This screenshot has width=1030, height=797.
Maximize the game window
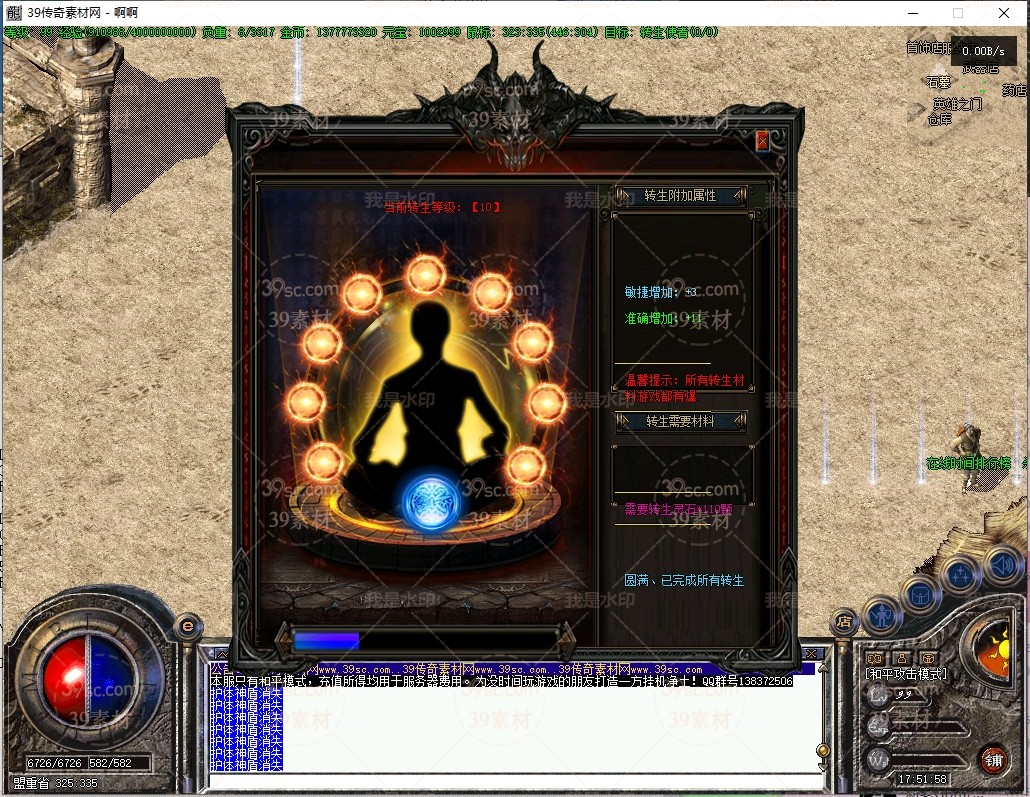point(958,13)
